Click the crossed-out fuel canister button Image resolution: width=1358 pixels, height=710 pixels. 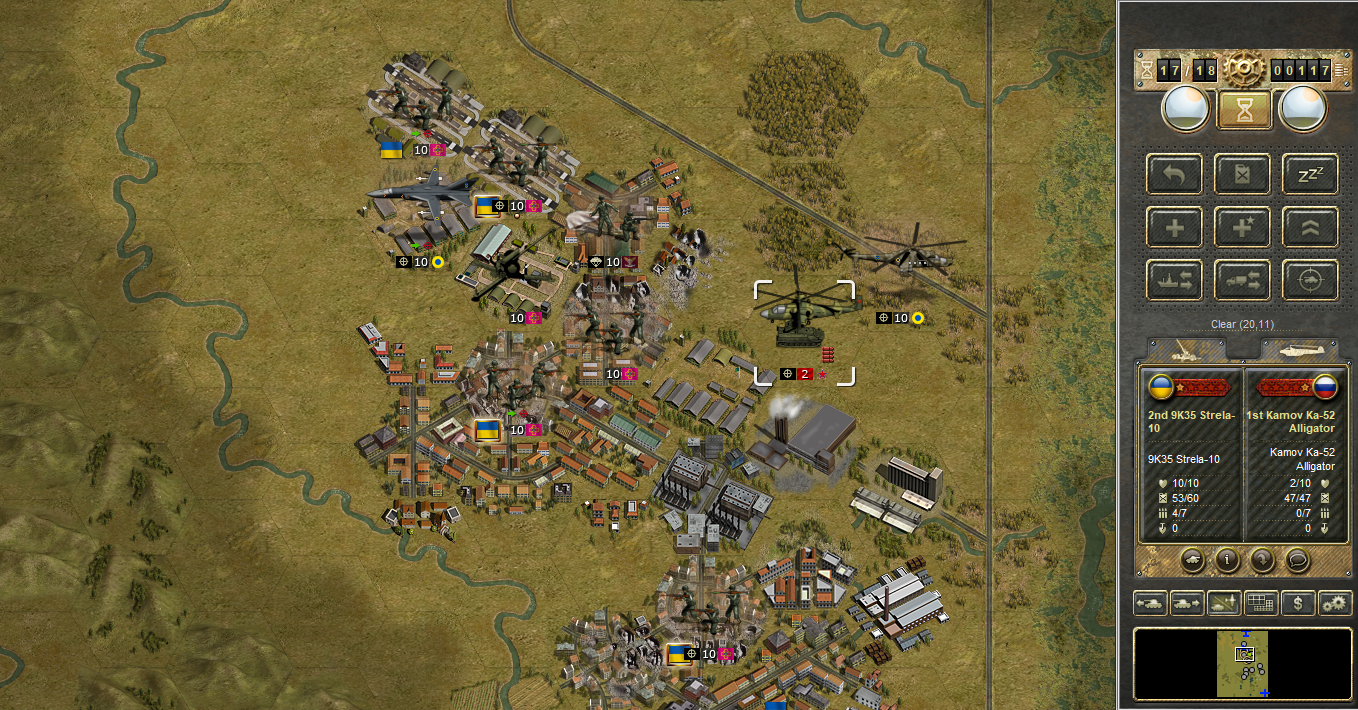click(x=1242, y=174)
